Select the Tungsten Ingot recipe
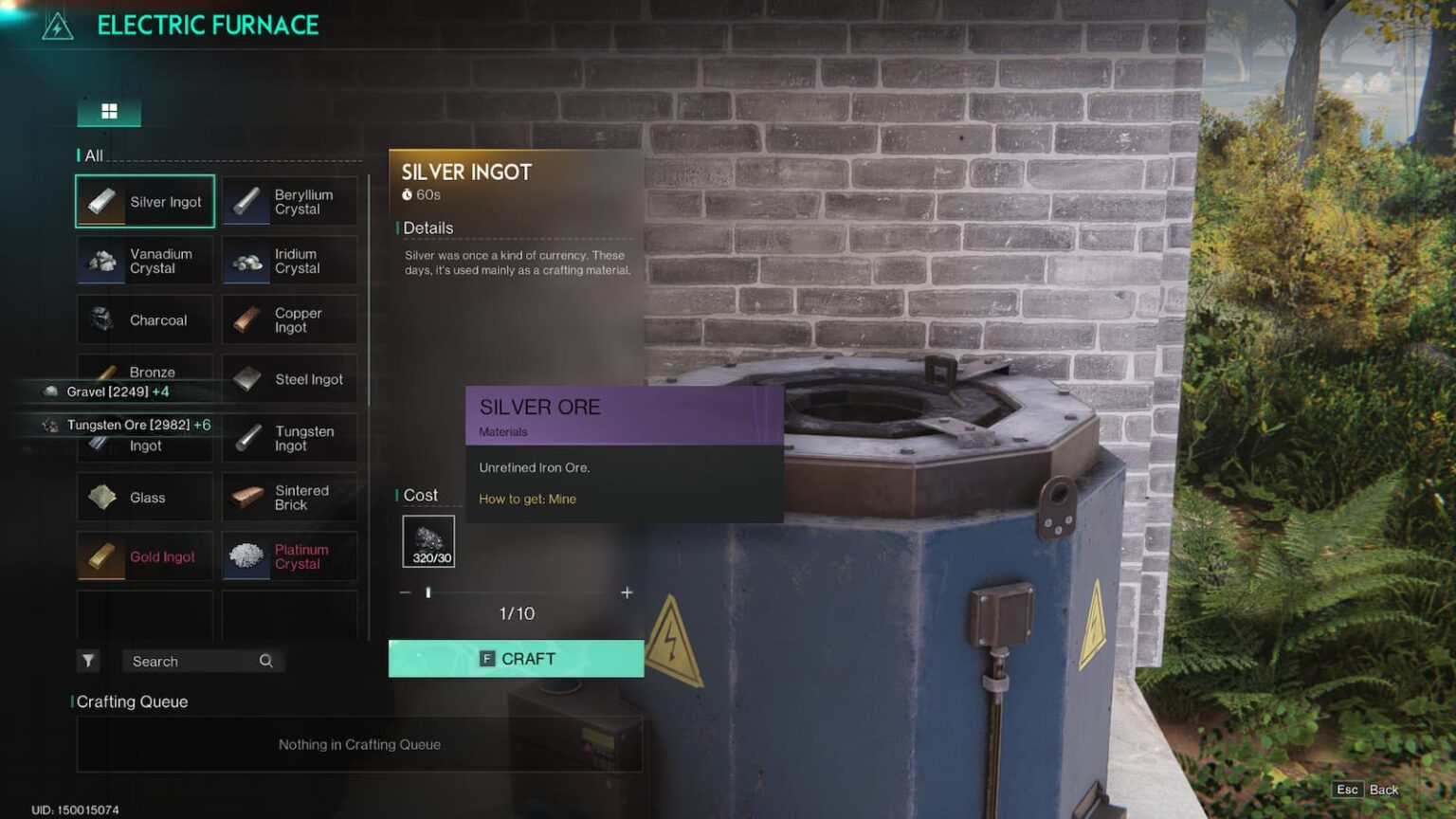1456x819 pixels. (289, 438)
